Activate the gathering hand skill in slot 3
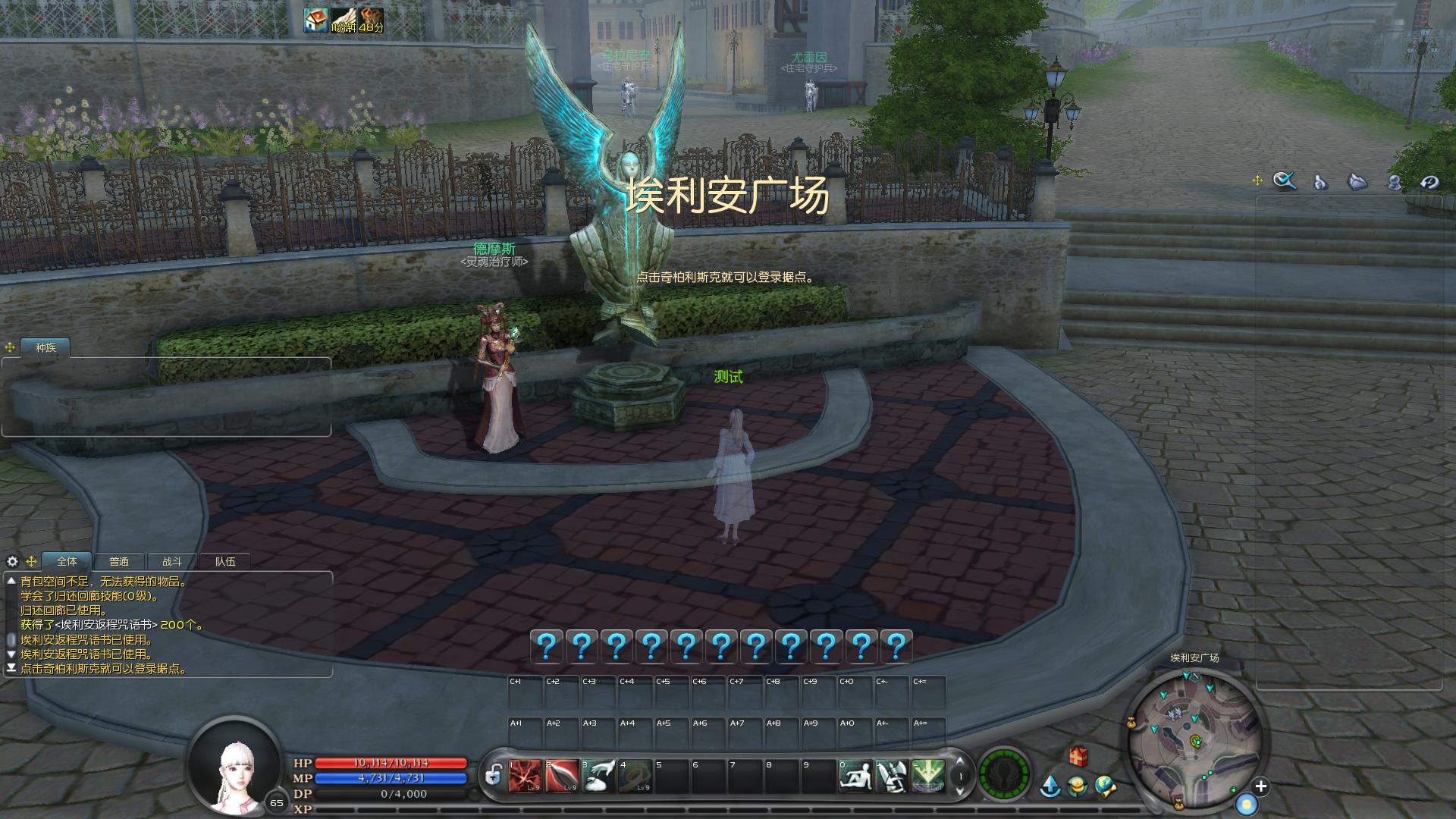This screenshot has width=1456, height=819. pos(598,777)
